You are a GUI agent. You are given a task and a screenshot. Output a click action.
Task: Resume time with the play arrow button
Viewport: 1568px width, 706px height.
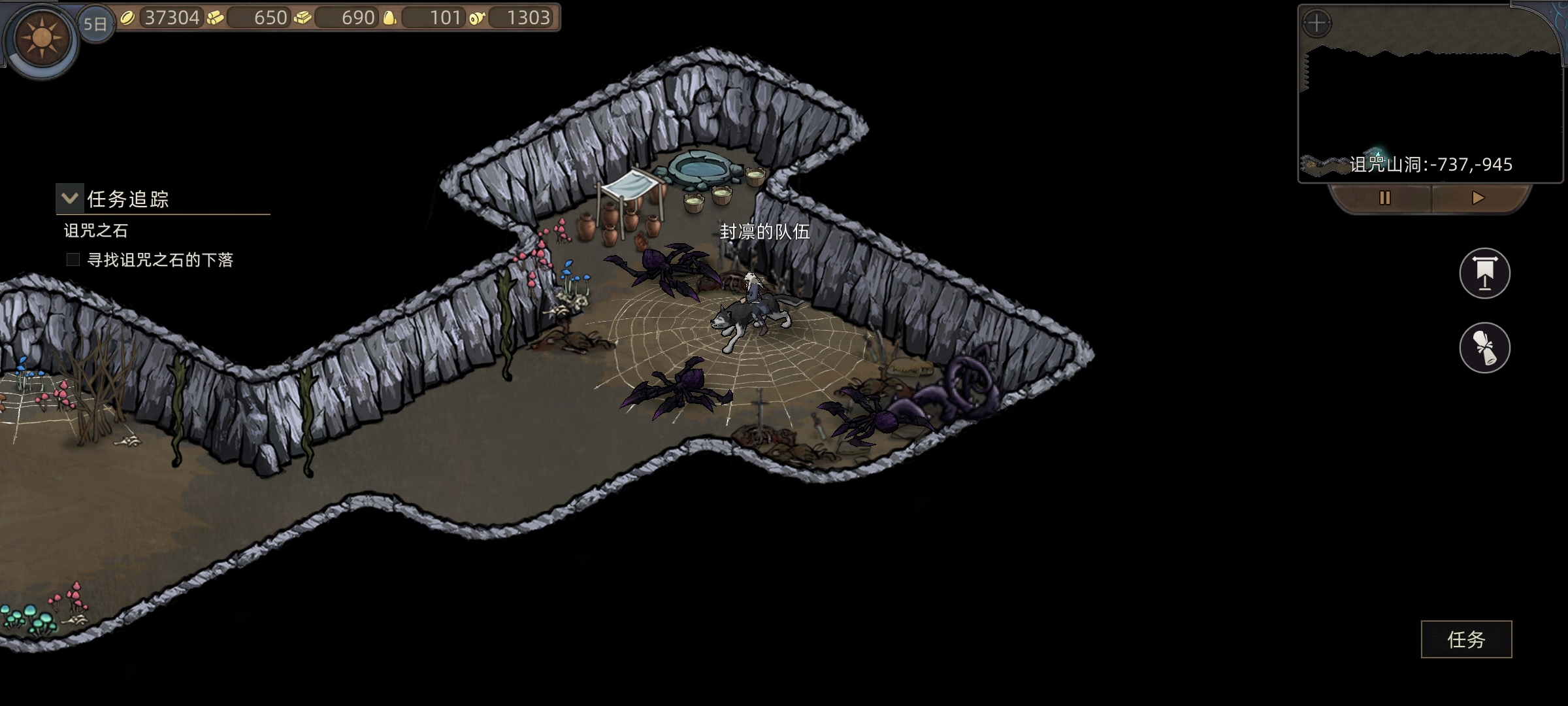(1478, 198)
